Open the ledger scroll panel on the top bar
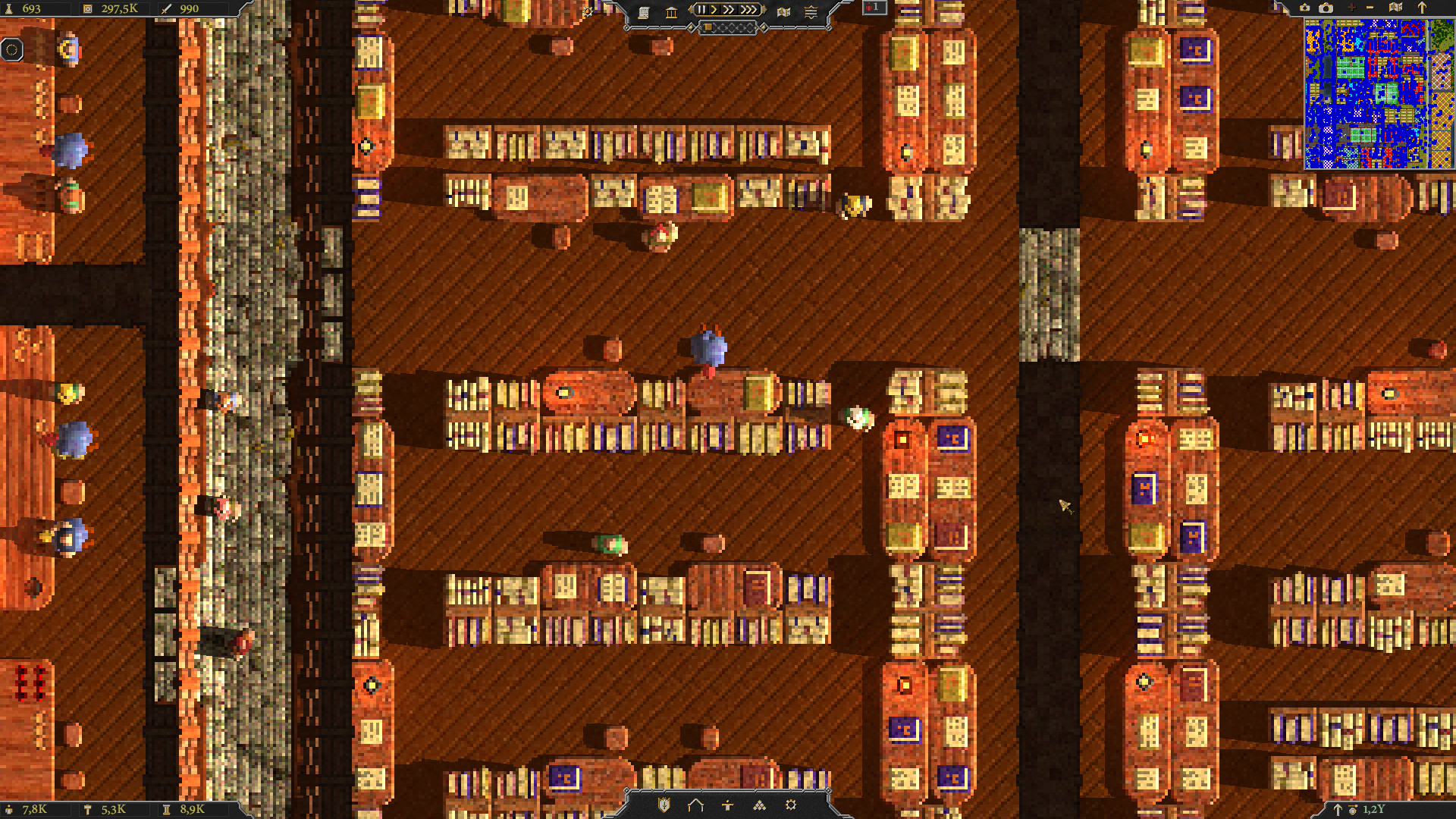 tap(645, 12)
